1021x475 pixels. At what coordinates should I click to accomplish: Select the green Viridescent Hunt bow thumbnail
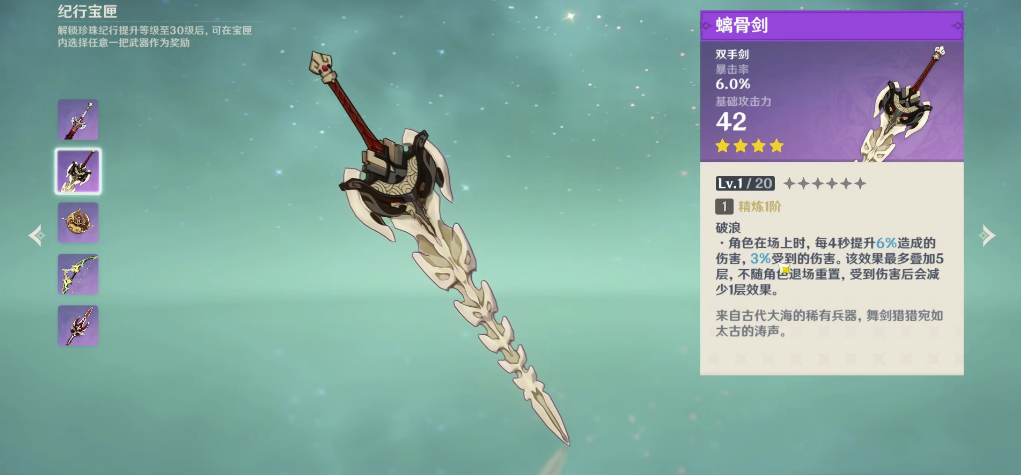(x=78, y=274)
